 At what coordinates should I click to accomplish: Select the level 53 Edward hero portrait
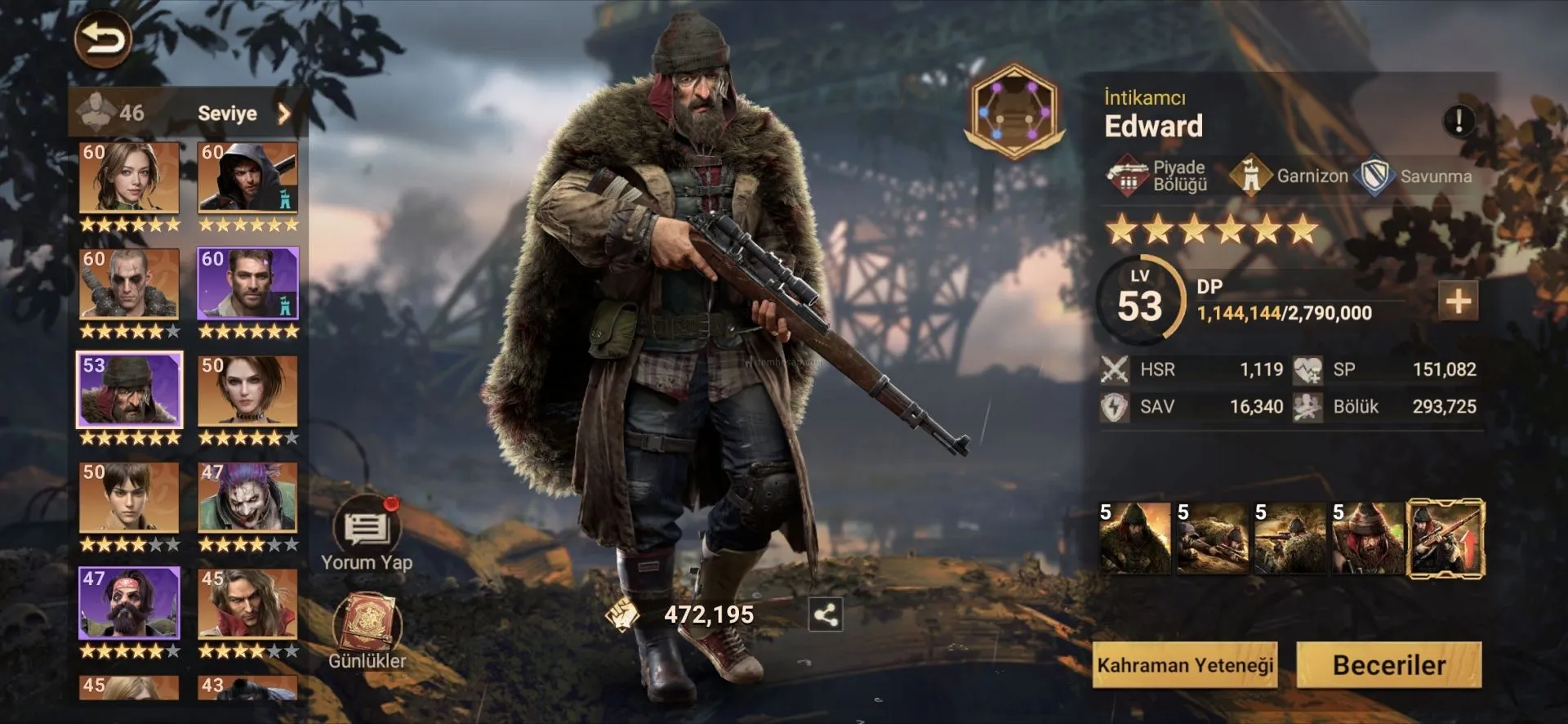(x=129, y=391)
